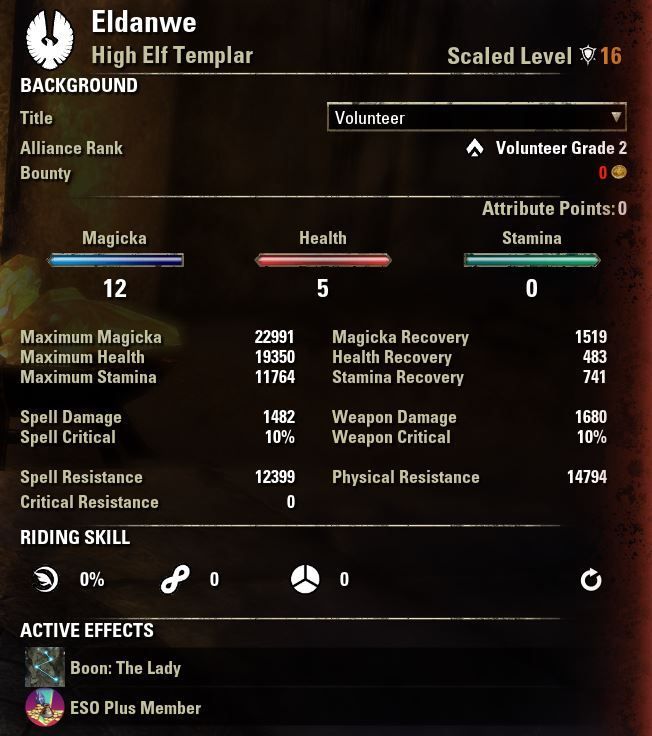Select the green Stamina attribute bar
This screenshot has height=736, width=652.
pos(531,261)
